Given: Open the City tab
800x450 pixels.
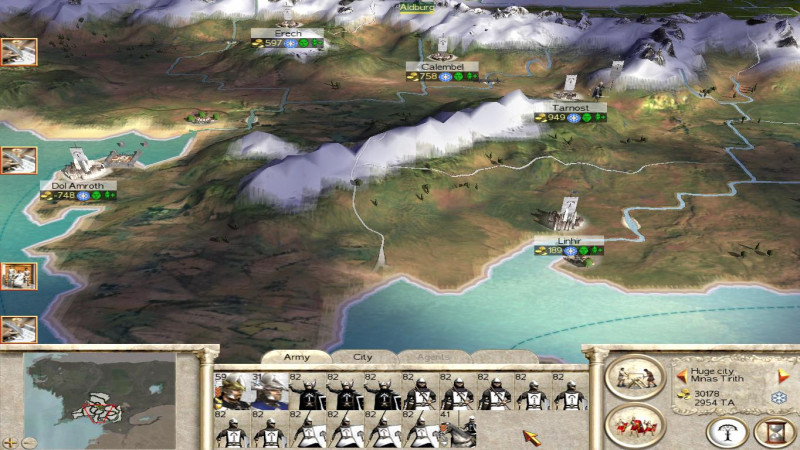Looking at the screenshot, I should pos(363,357).
